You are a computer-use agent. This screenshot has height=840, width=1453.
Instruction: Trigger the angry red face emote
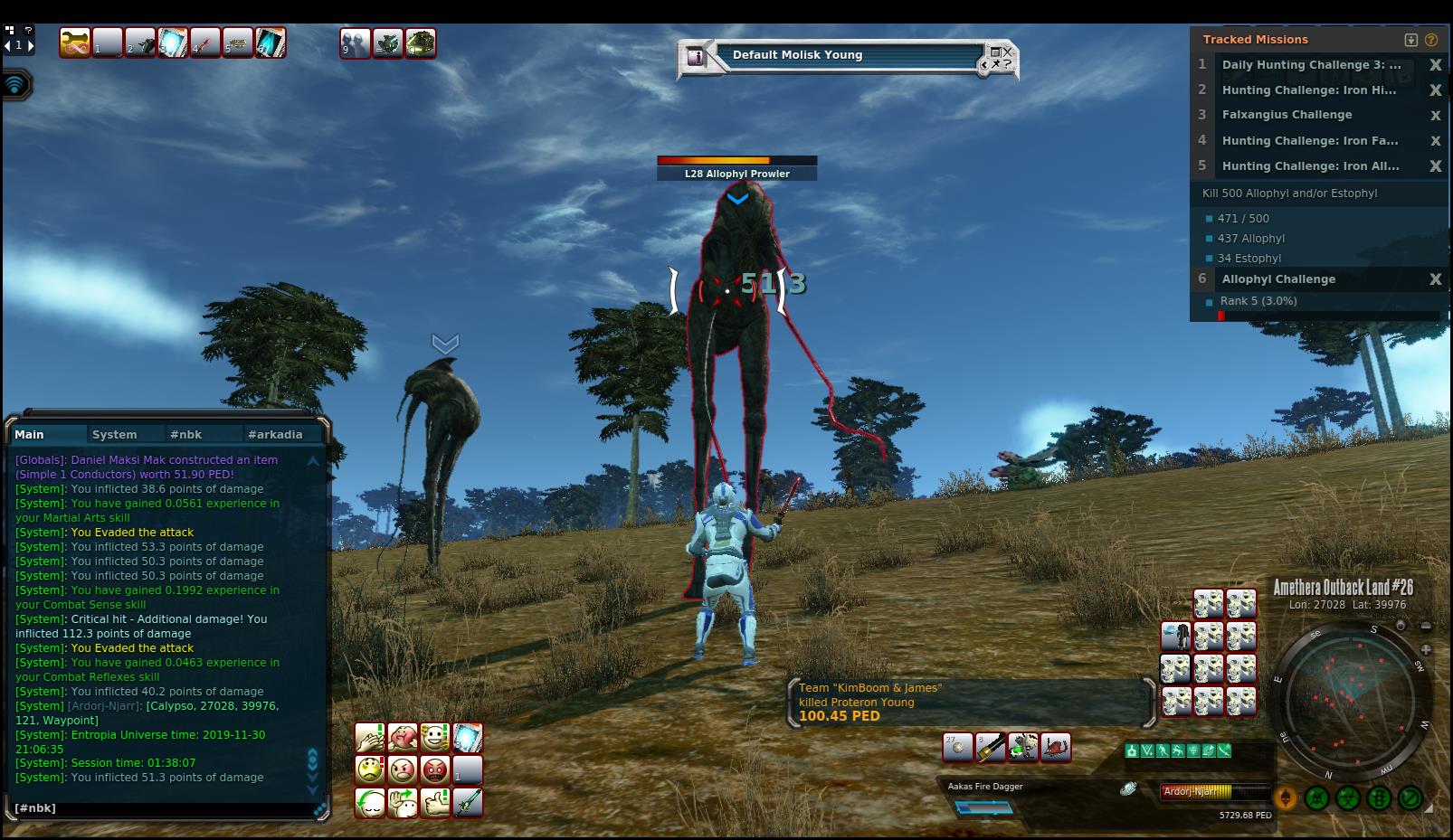tap(435, 770)
